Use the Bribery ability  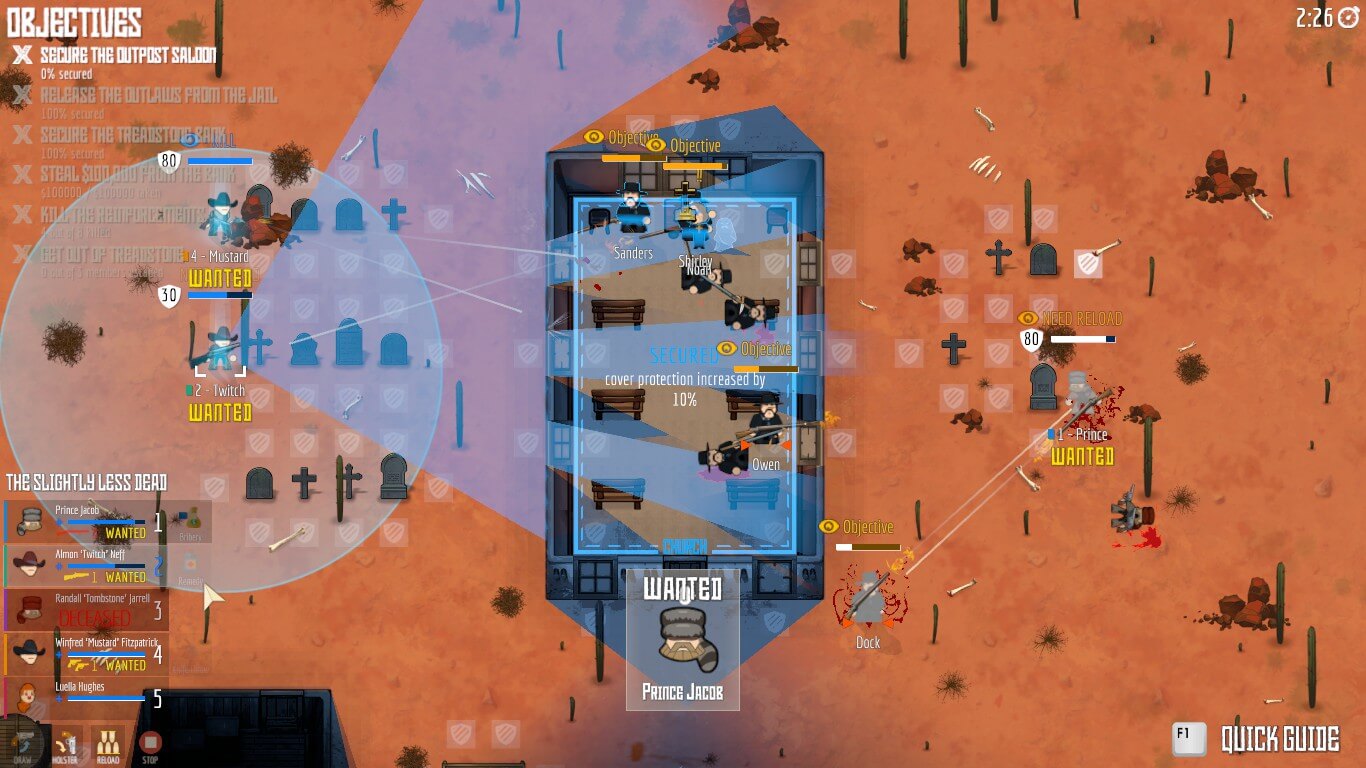190,523
